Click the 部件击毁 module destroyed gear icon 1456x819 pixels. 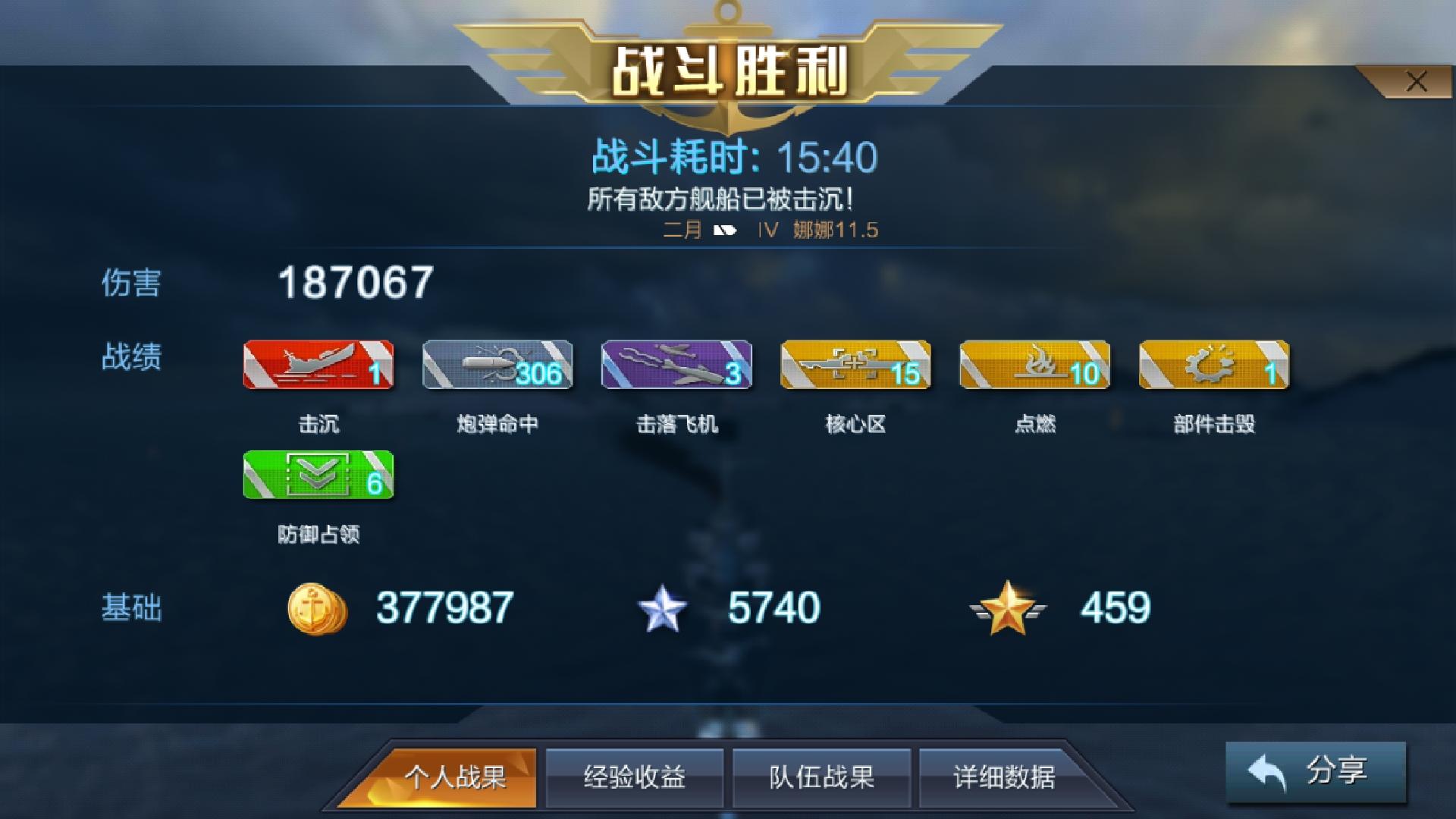point(1212,365)
